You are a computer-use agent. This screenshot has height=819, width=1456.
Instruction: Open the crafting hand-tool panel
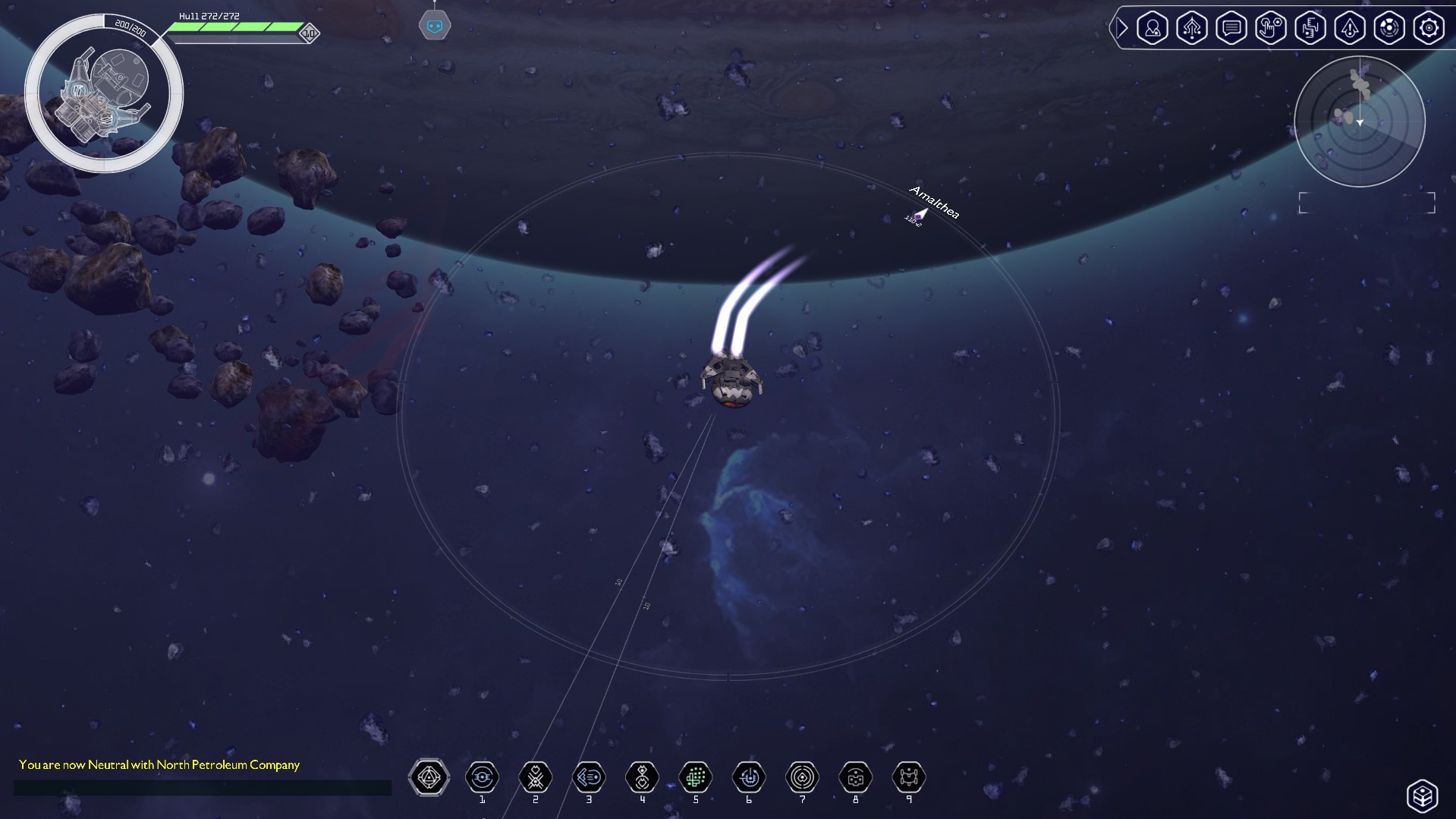tap(1310, 28)
